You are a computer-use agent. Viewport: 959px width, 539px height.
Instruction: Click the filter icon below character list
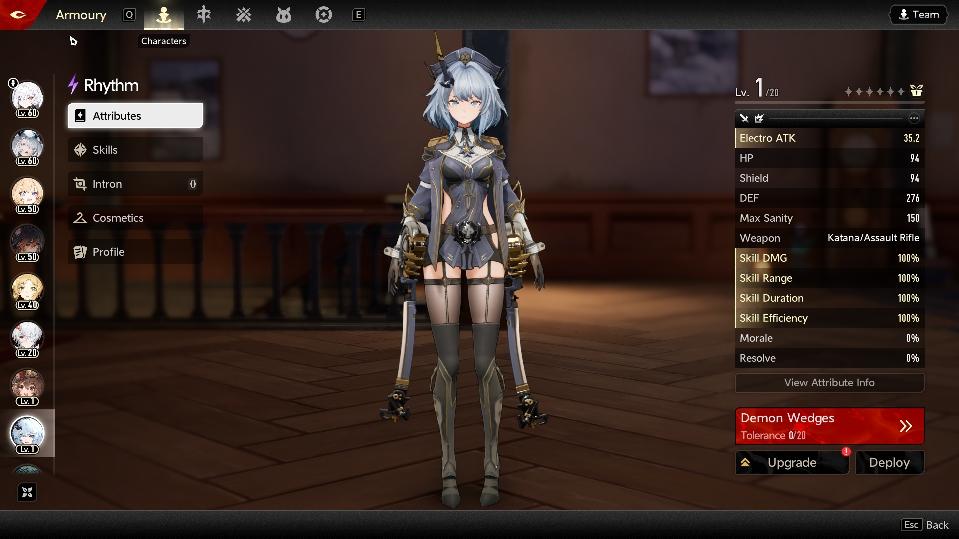pos(27,492)
